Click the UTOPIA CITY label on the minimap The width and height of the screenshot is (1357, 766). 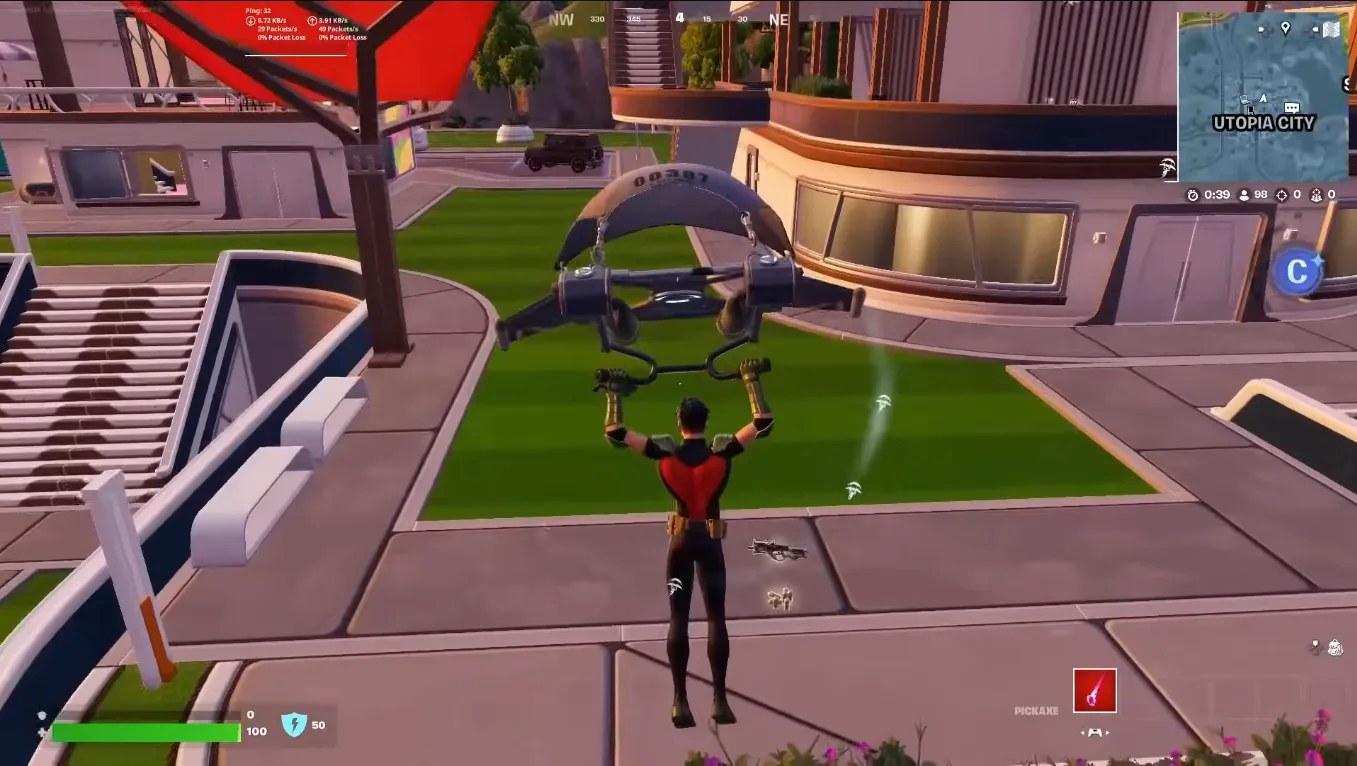(x=1262, y=122)
